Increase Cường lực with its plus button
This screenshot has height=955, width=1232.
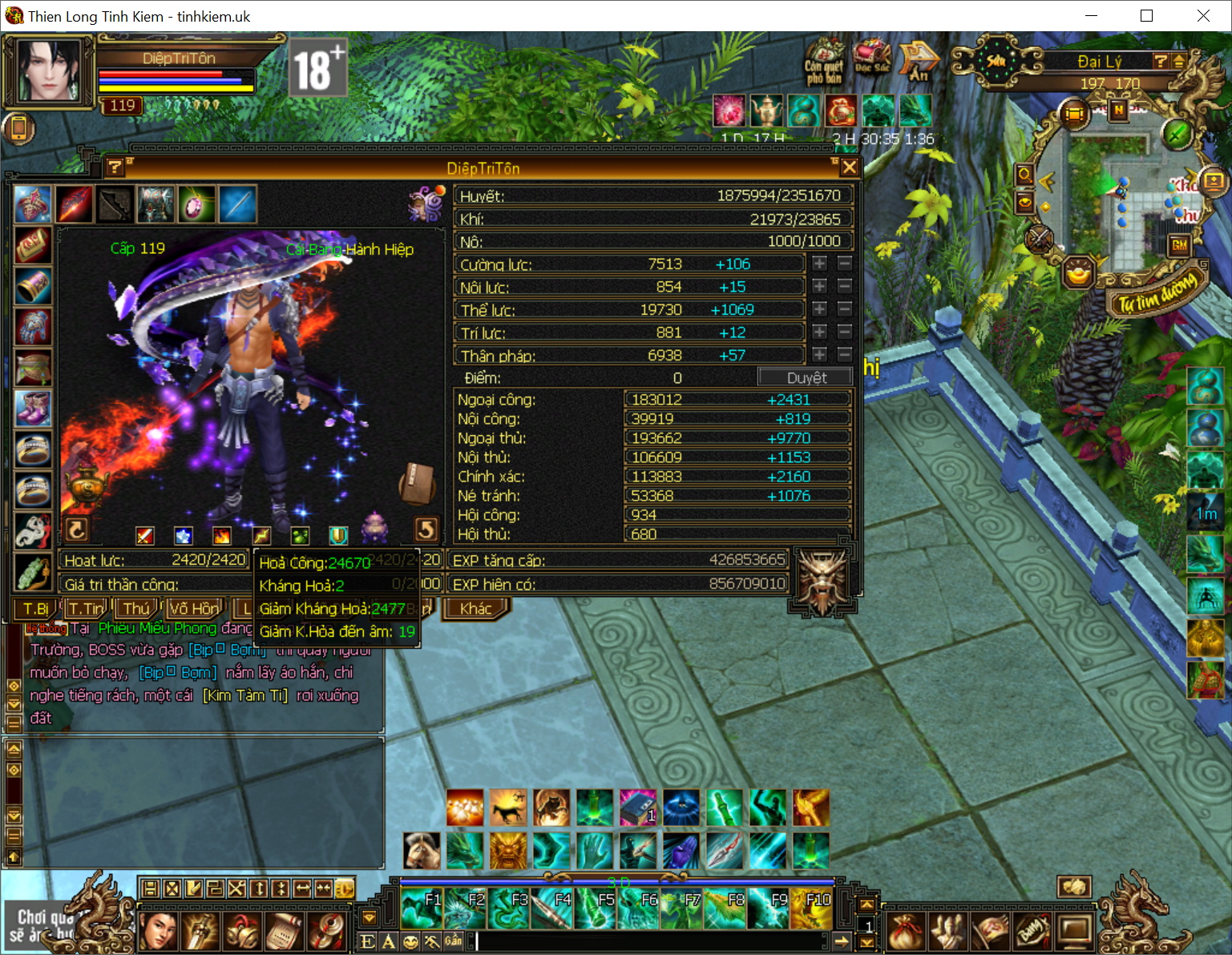tap(819, 264)
